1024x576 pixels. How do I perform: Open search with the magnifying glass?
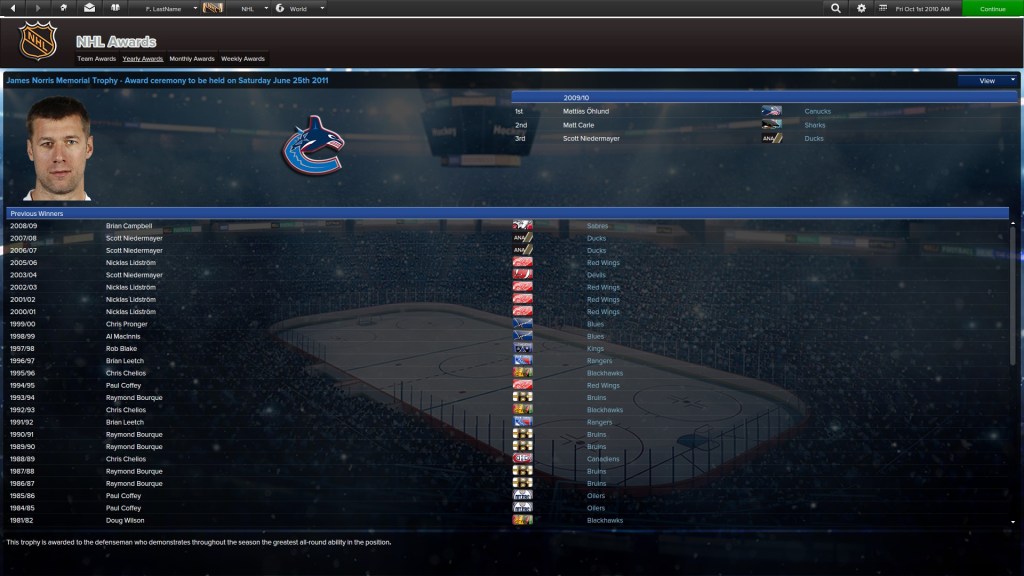(836, 8)
